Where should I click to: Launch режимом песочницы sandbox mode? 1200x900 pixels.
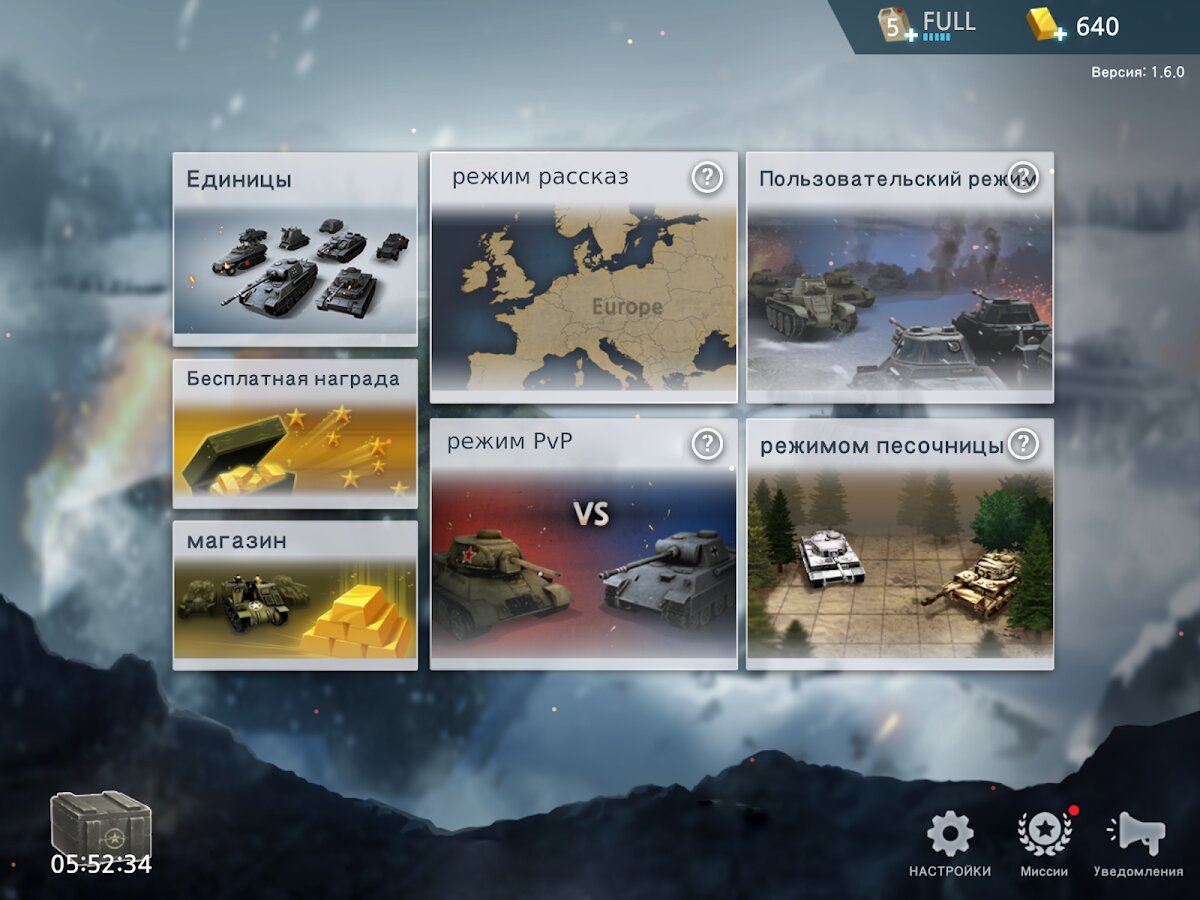tap(899, 555)
